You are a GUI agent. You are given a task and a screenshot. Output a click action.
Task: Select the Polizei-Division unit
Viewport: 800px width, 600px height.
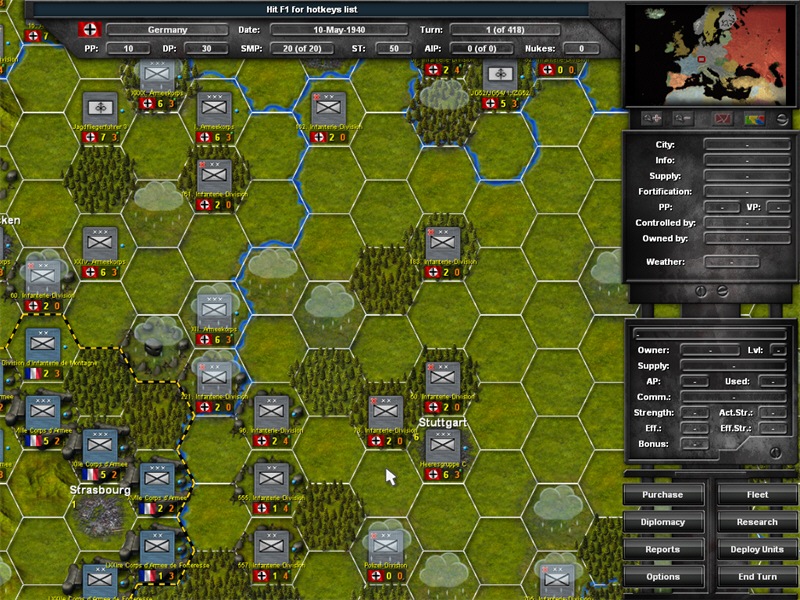click(x=385, y=546)
